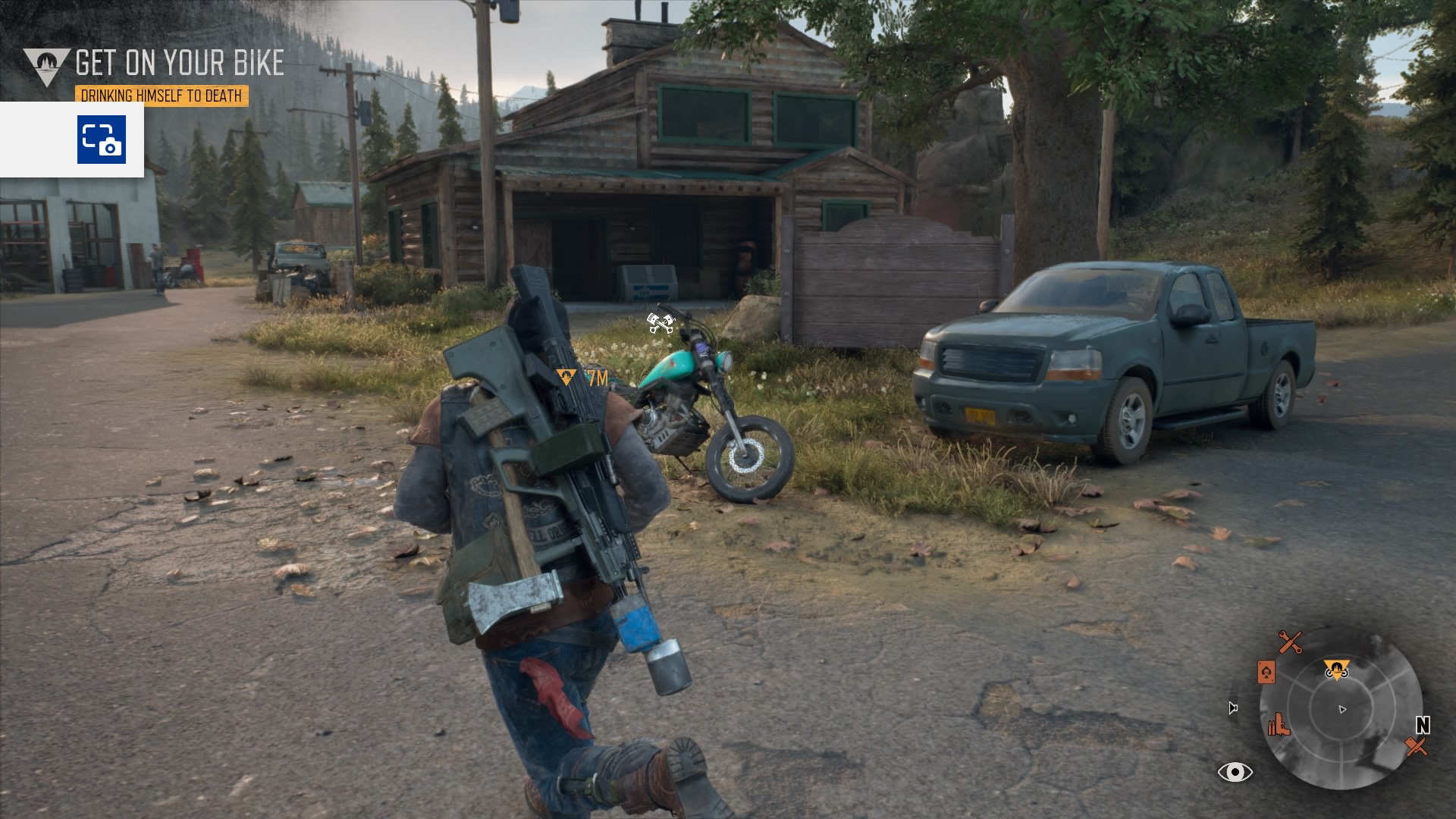Screen dimensions: 1456x819
Task: Click the piston repair icon above the motorcycle
Action: [x=661, y=323]
